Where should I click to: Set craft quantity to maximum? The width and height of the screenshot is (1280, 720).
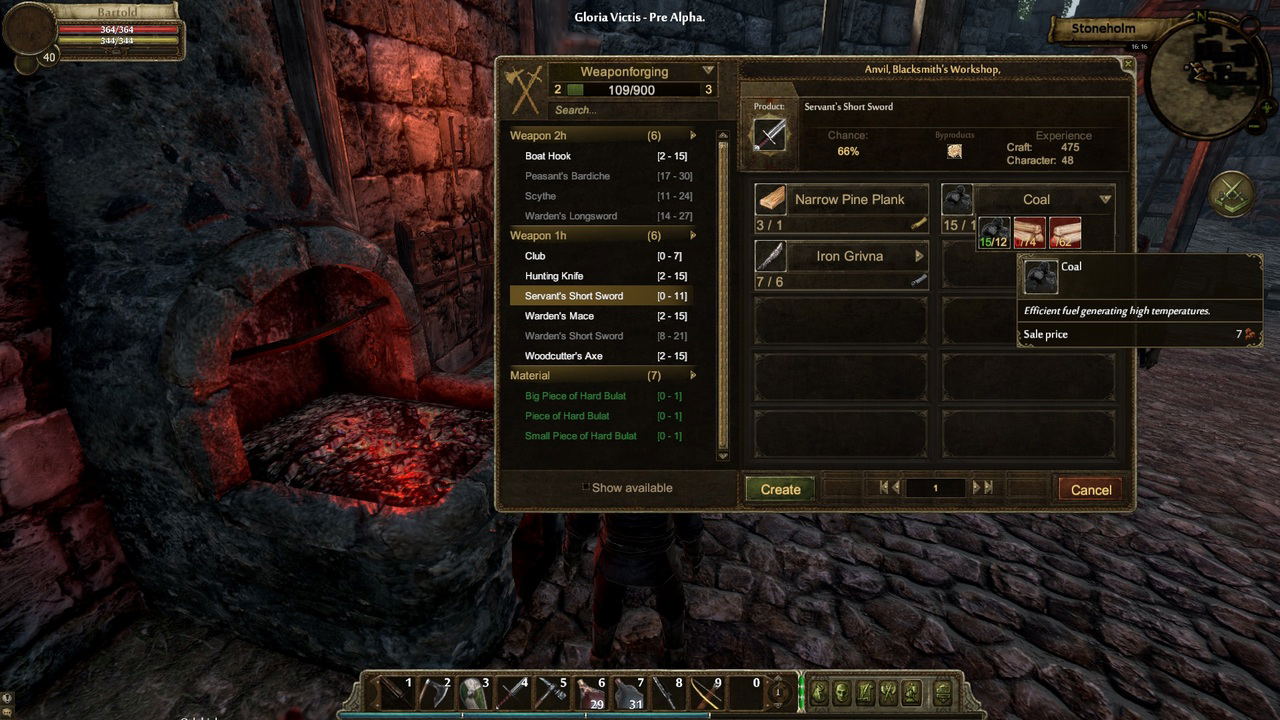pos(989,488)
